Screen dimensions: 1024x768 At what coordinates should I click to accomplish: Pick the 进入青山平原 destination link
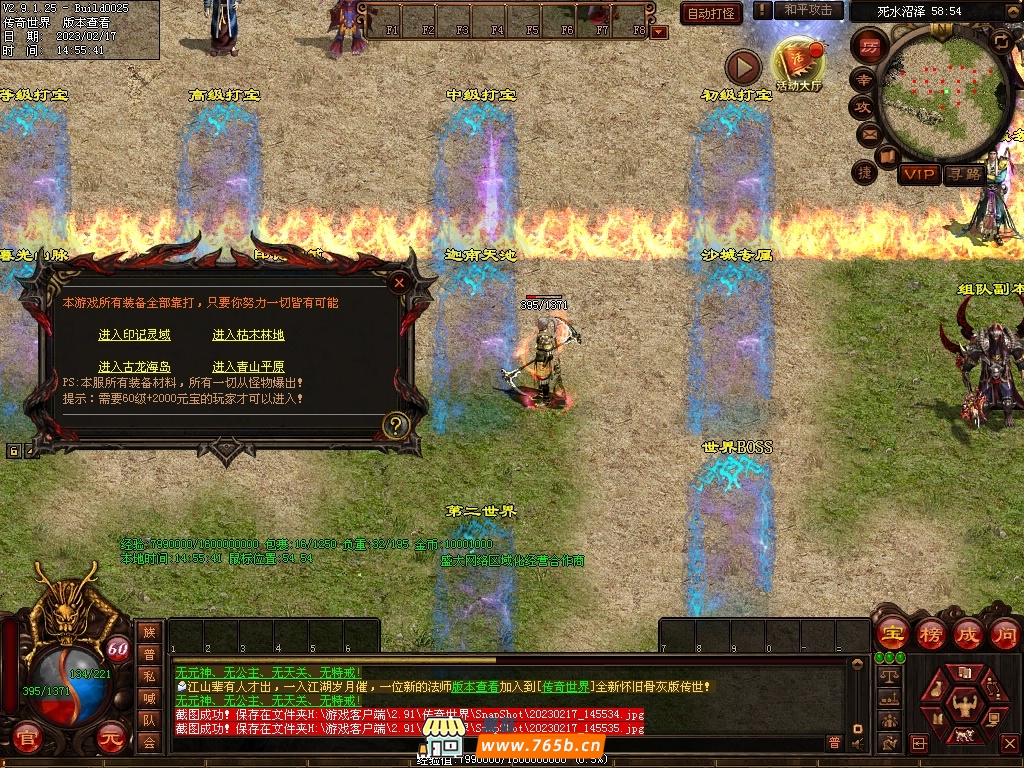[x=248, y=367]
